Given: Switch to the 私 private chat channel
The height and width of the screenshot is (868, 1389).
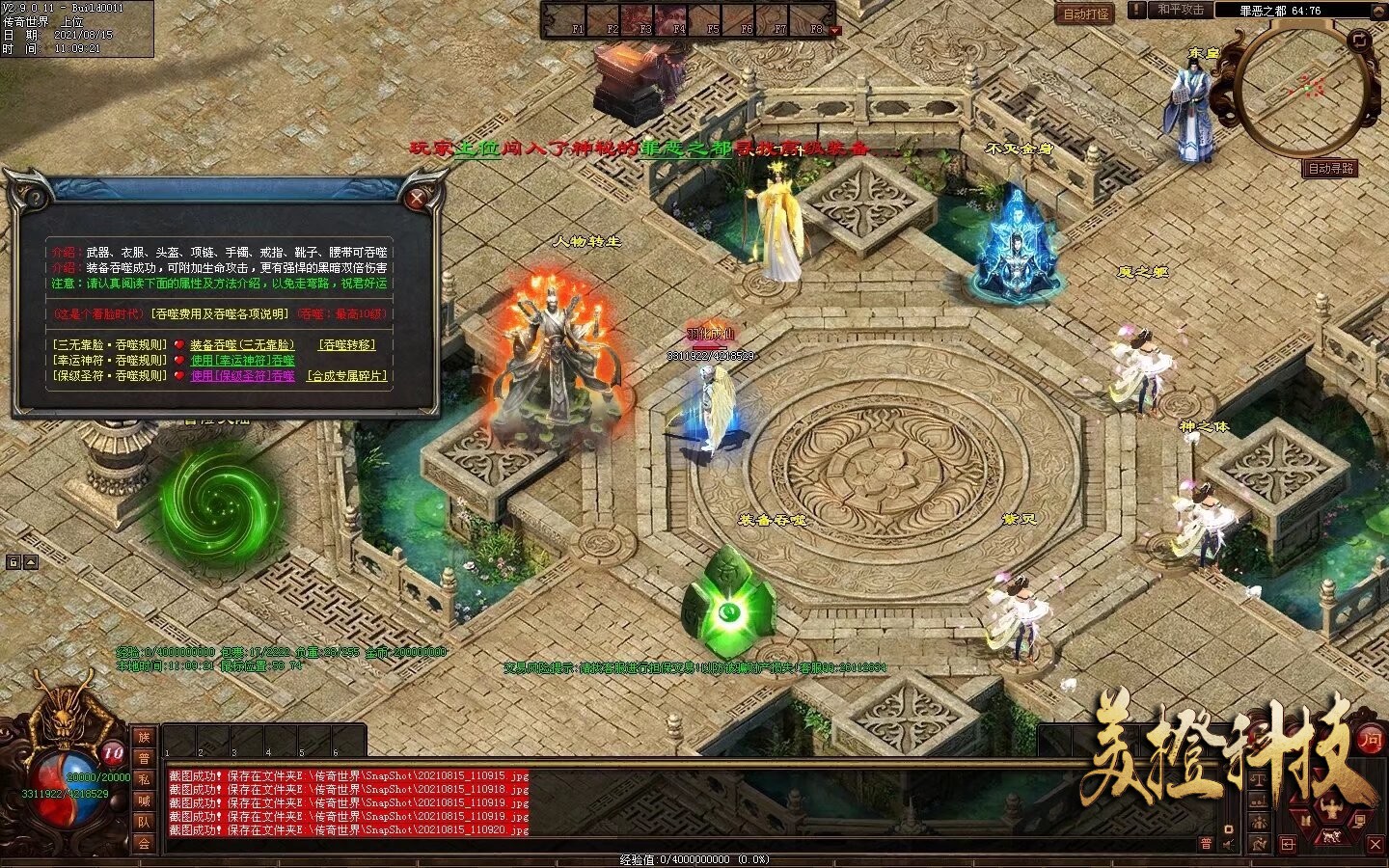Looking at the screenshot, I should [144, 779].
